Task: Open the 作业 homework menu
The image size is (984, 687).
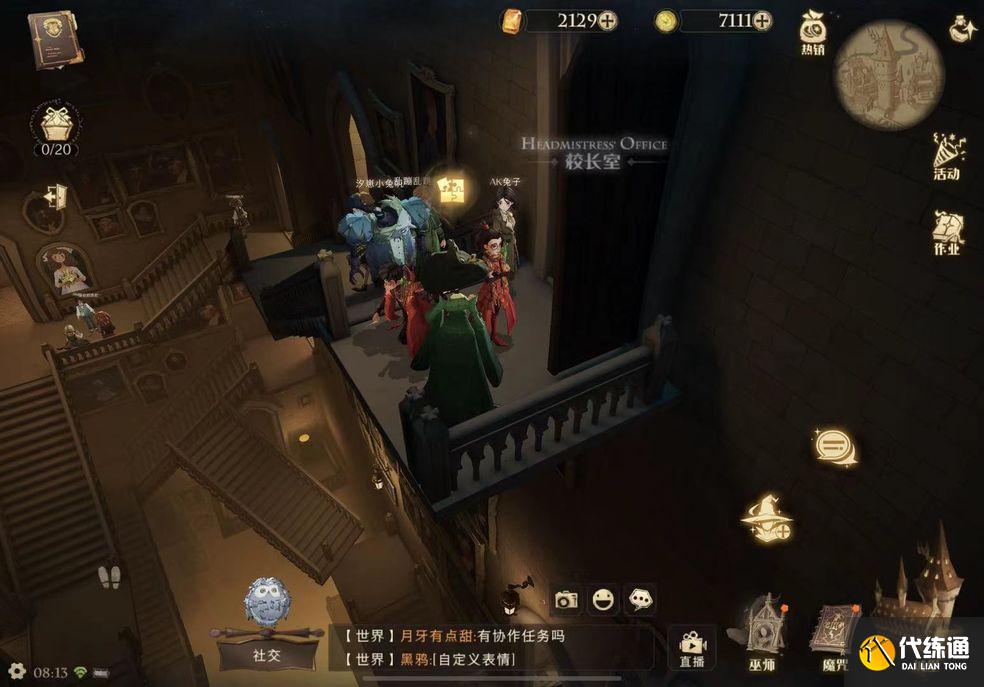Action: tap(946, 233)
